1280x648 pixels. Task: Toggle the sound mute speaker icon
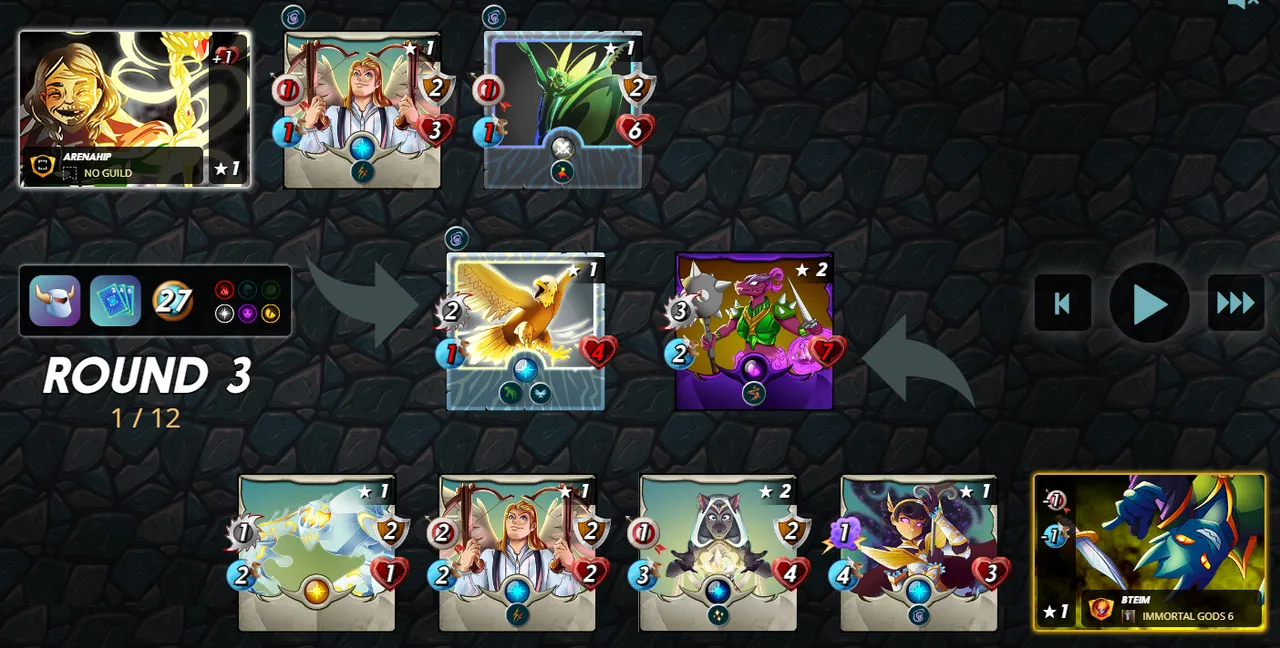coord(1241,4)
